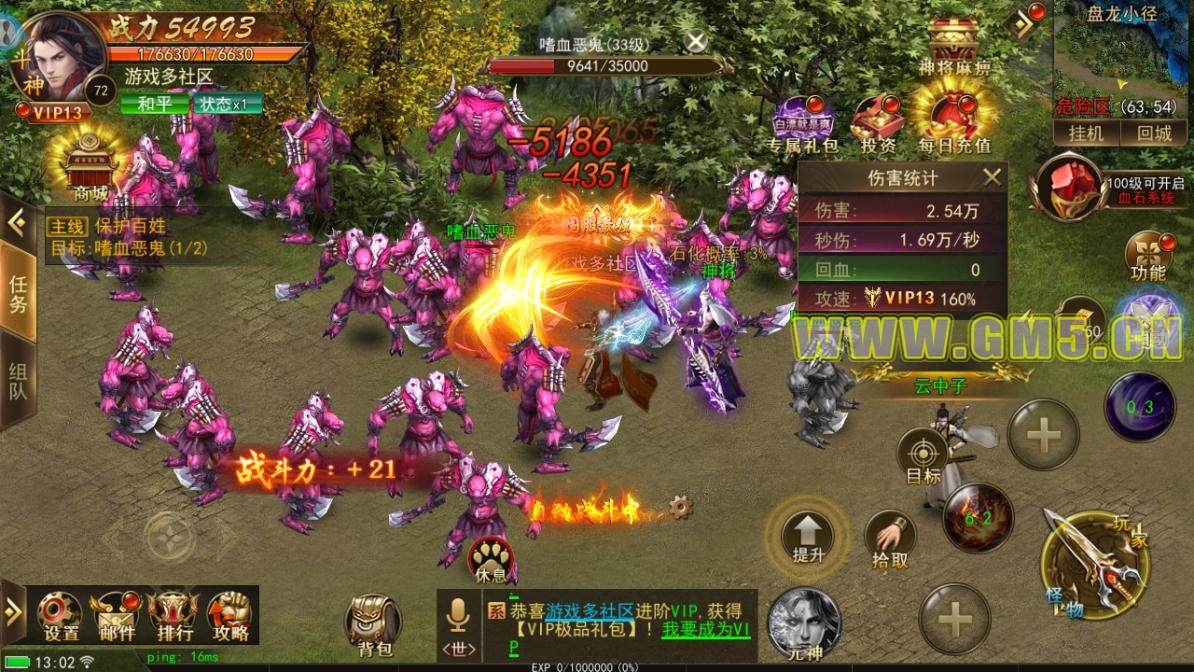
Task: Open the 背包 backpack
Action: 371,625
